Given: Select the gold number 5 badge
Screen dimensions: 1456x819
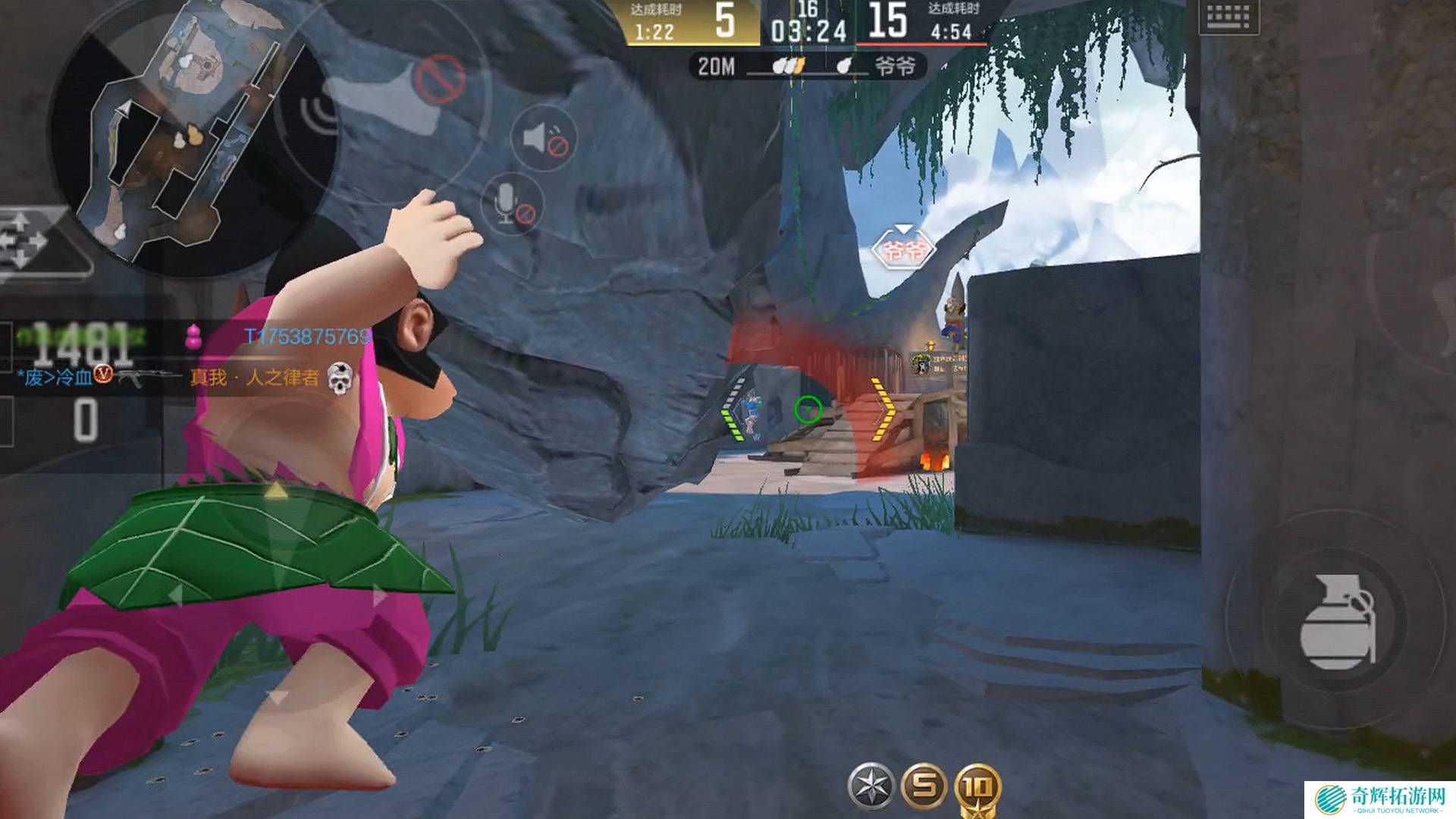Looking at the screenshot, I should (x=924, y=786).
